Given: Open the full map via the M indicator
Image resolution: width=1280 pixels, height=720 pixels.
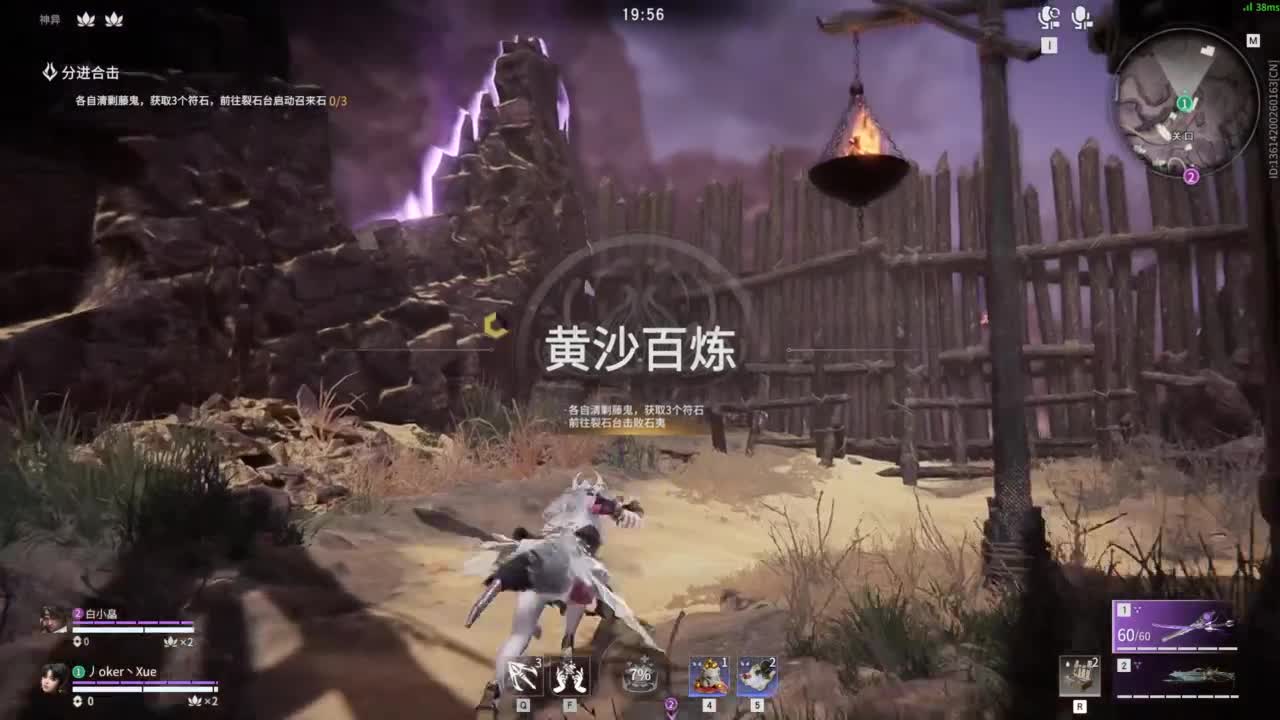Looking at the screenshot, I should pos(1252,41).
